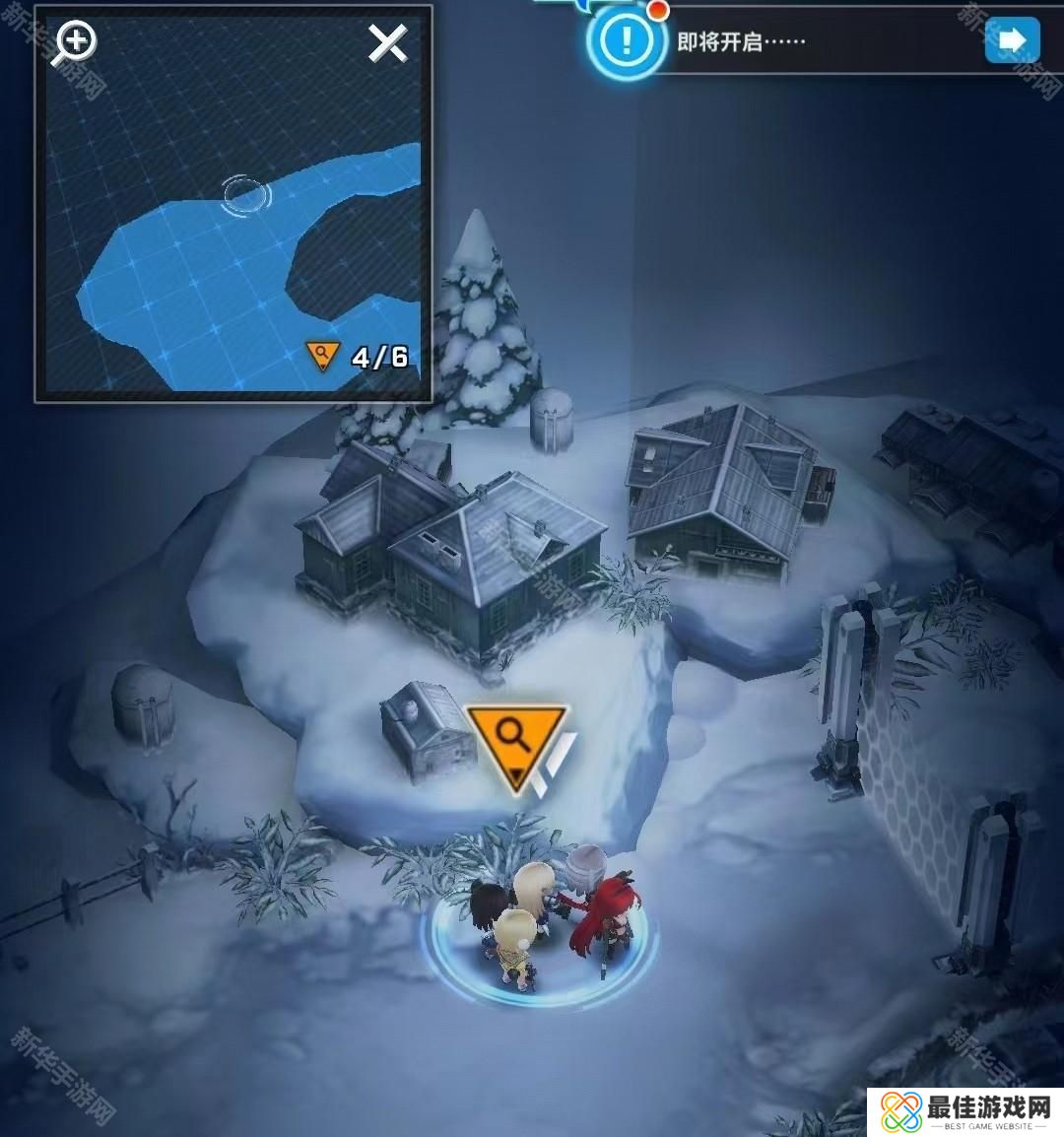Tap the blue arrow button beside notice
1064x1137 pixels.
1012,40
